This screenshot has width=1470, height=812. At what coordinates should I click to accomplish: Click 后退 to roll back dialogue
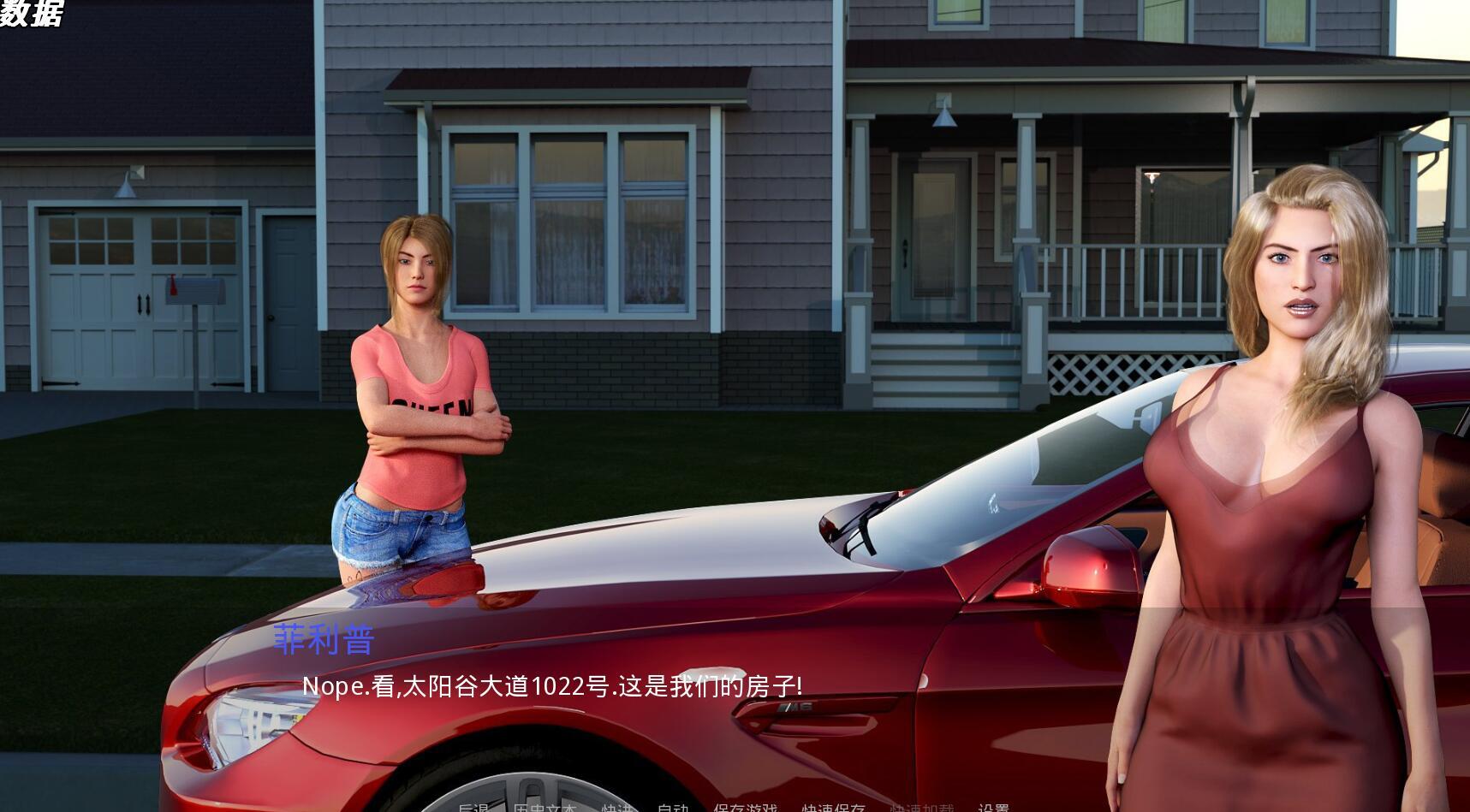point(473,807)
